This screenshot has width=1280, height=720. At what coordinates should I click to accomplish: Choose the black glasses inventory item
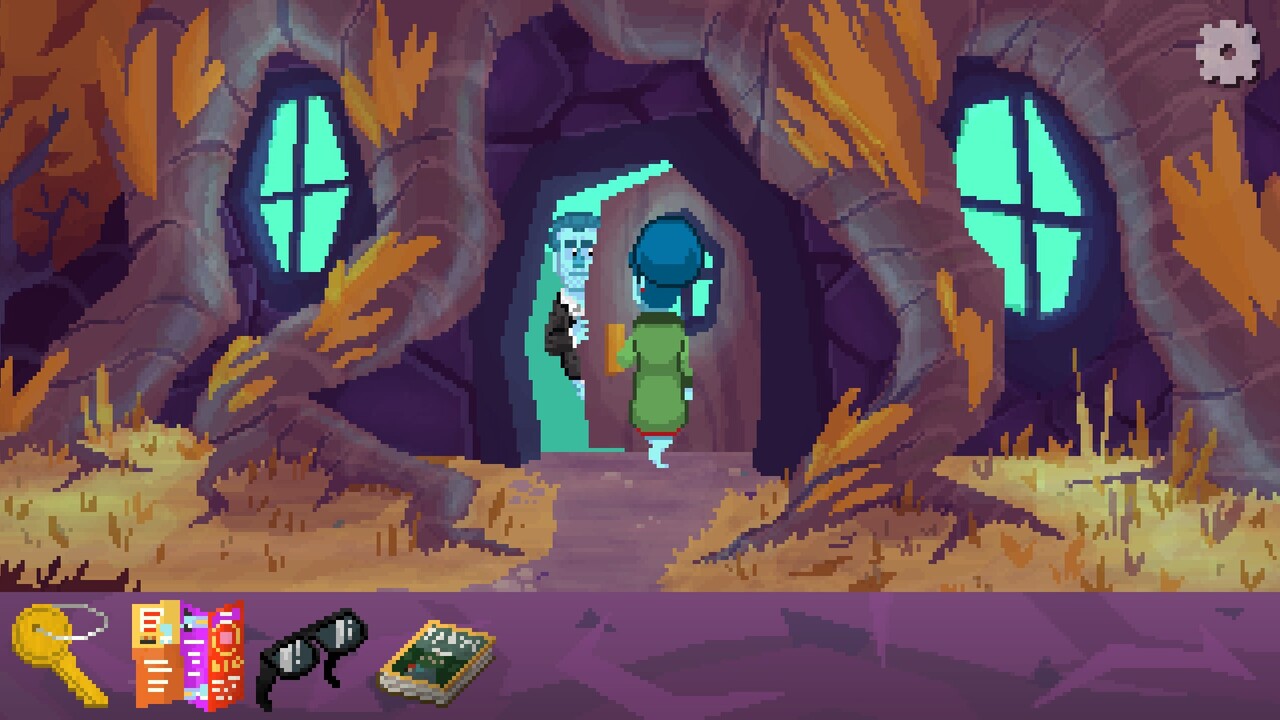coord(311,655)
